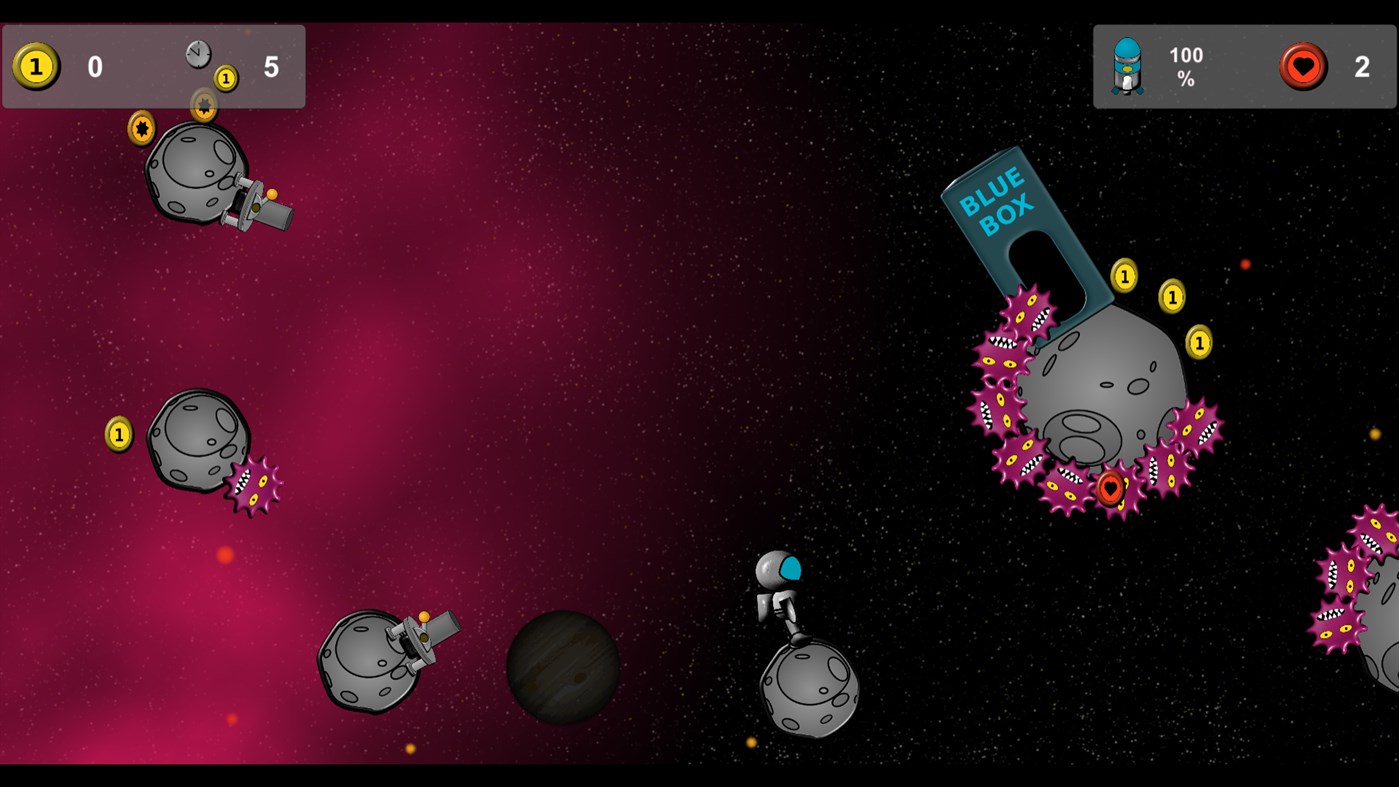Select the score counter showing 0
This screenshot has width=1399, height=787.
point(94,67)
